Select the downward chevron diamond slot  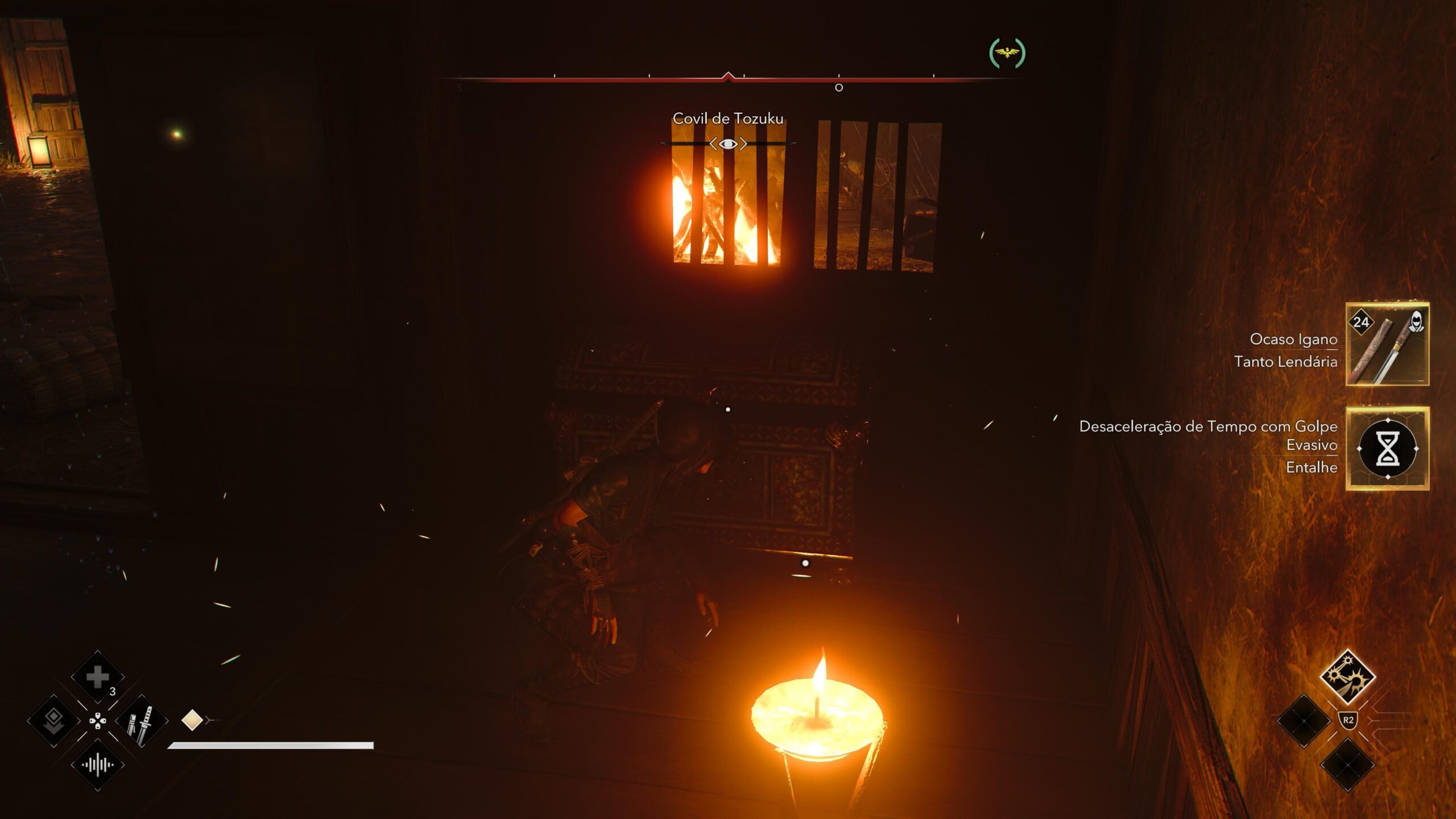[53, 721]
